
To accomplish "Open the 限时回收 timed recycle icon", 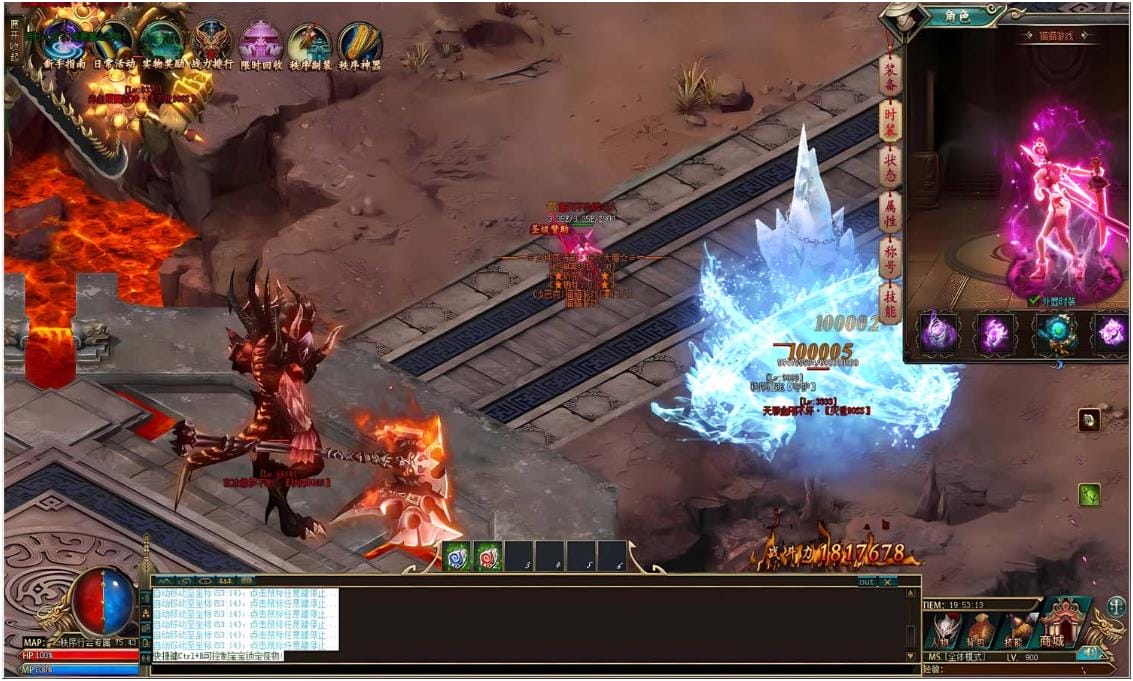I will tap(260, 42).
